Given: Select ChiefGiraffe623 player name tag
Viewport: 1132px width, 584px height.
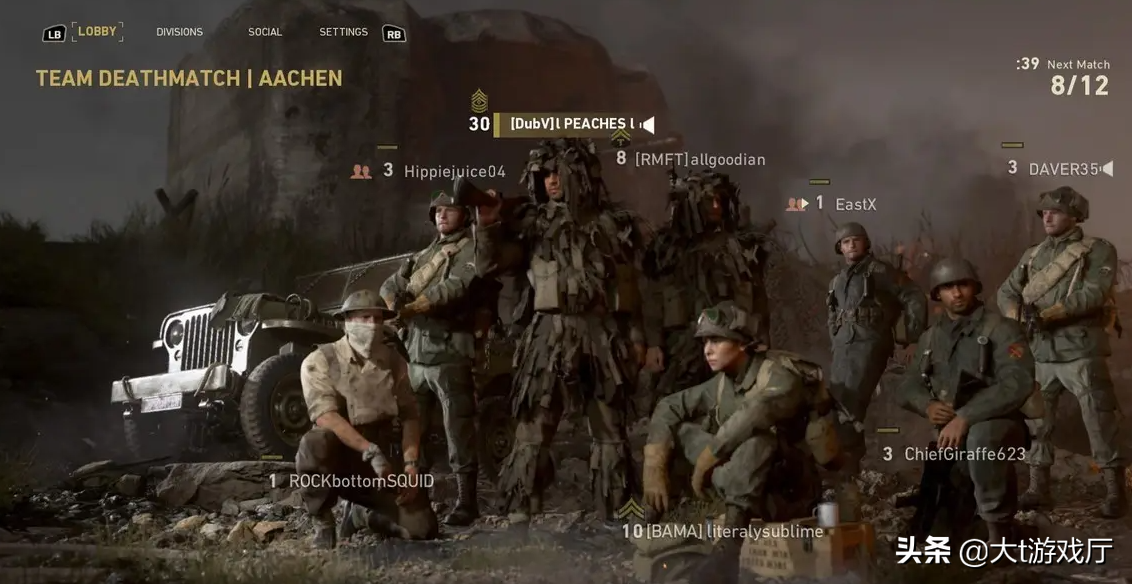Looking at the screenshot, I should tap(964, 454).
